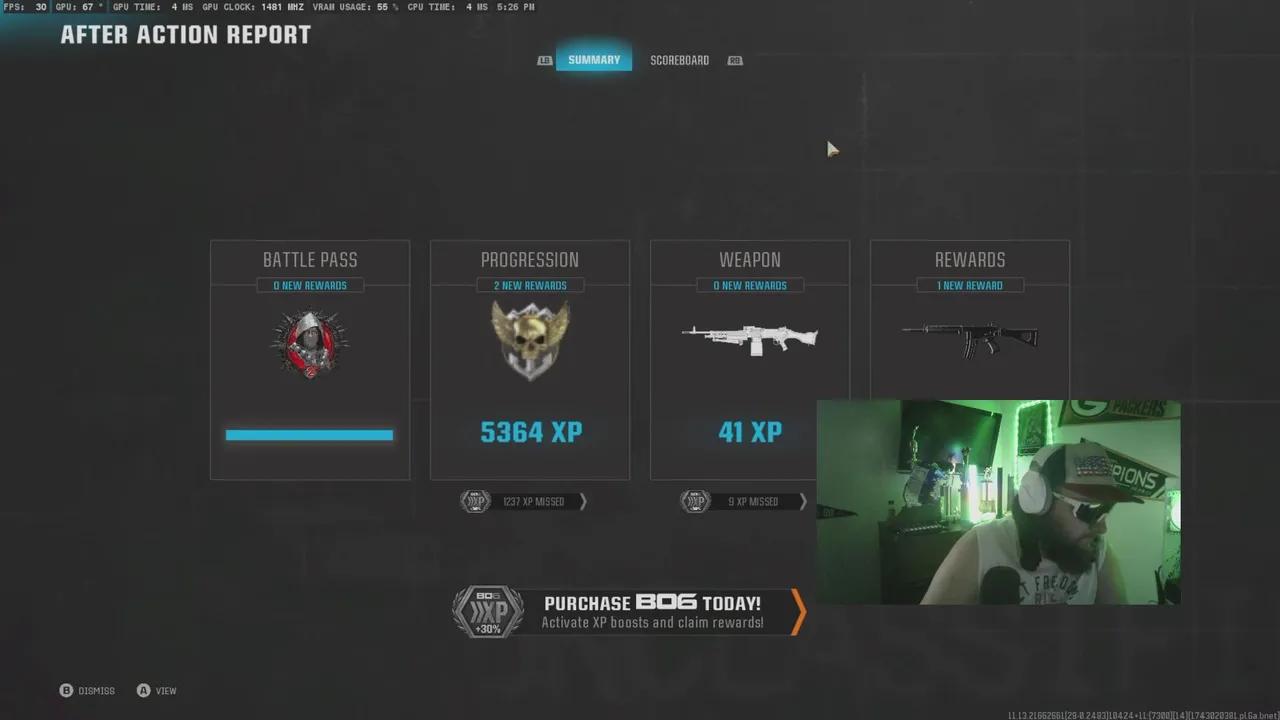Select the BO6 XP +30% badge

click(487, 611)
